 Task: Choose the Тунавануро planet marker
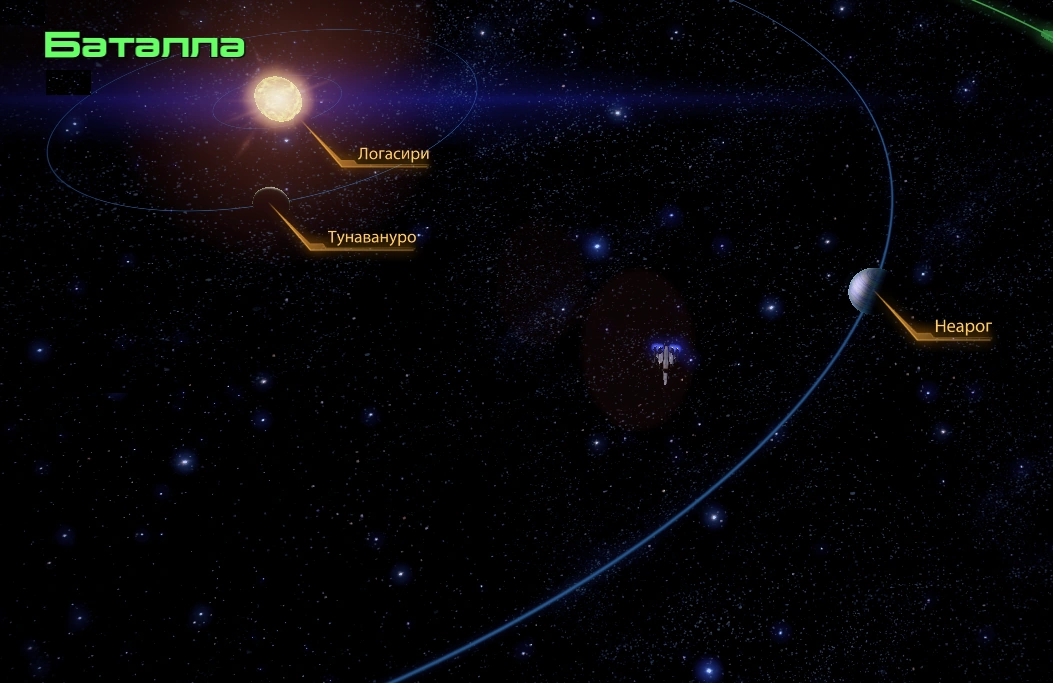(x=270, y=200)
